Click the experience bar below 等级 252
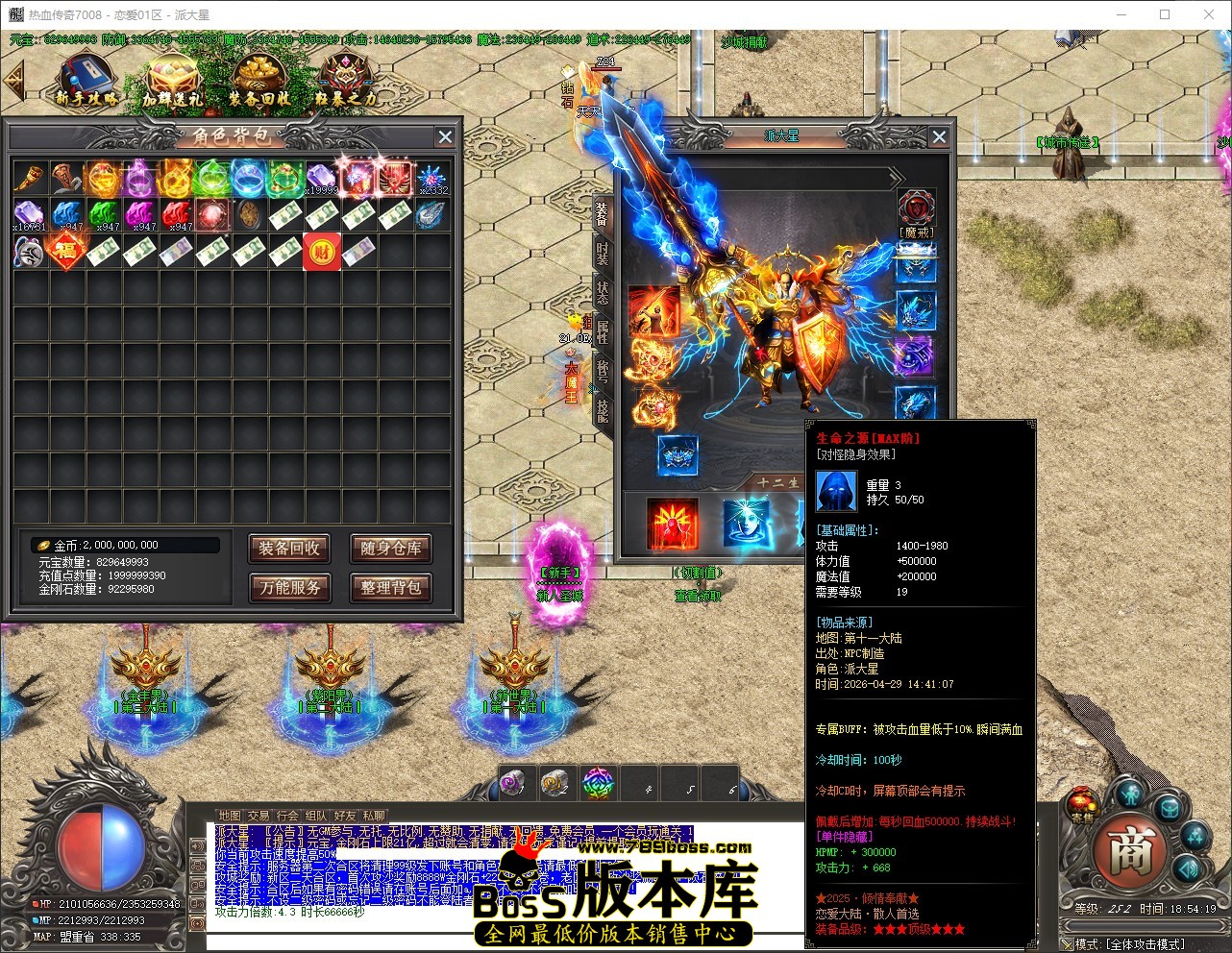This screenshot has width=1232, height=953. coord(1145,925)
